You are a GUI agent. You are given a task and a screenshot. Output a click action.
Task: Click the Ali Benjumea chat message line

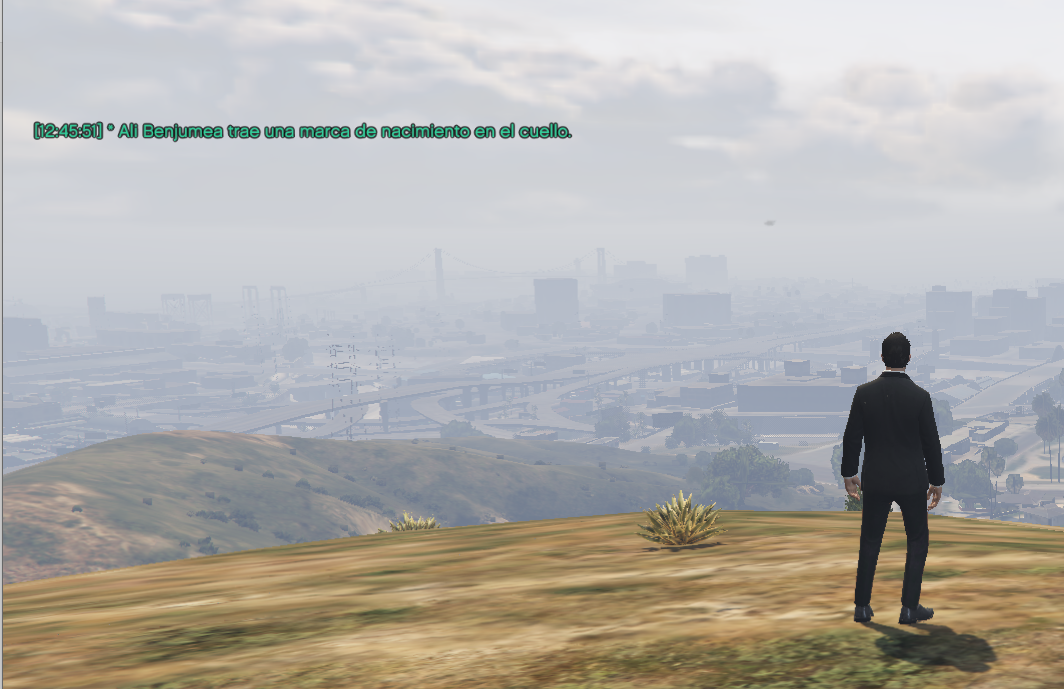tap(302, 131)
